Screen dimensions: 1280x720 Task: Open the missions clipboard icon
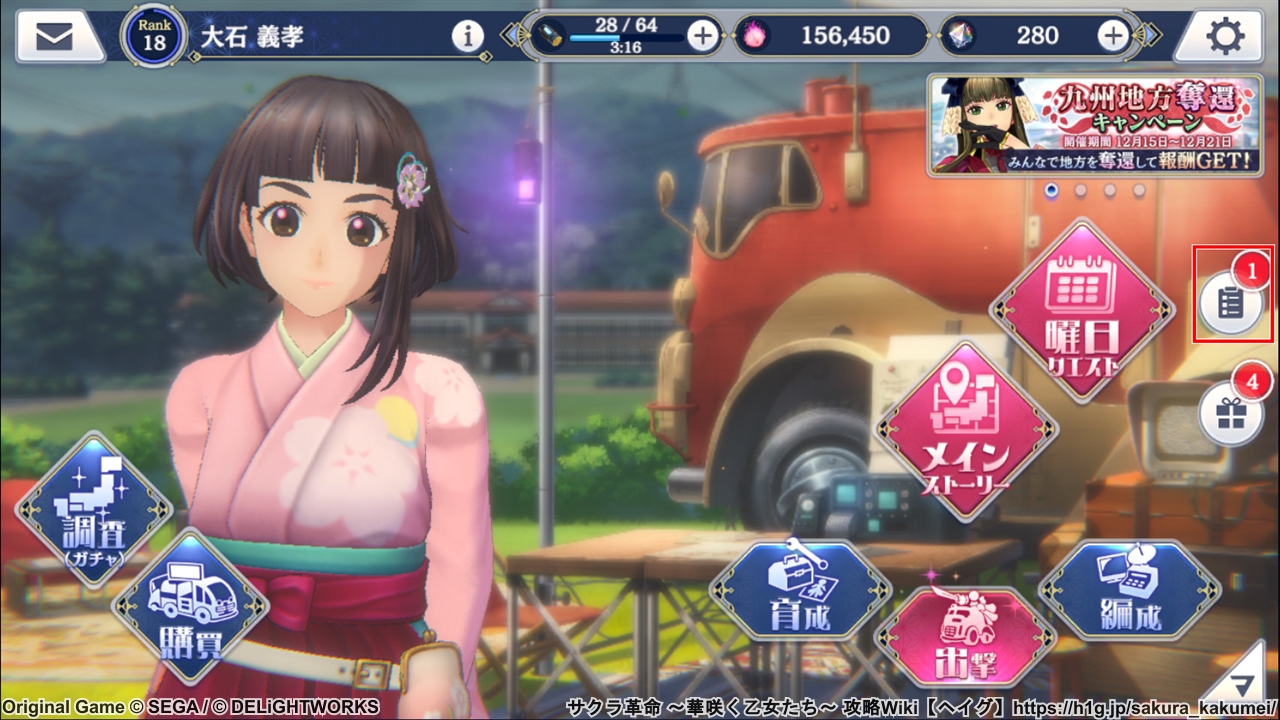tap(1231, 301)
